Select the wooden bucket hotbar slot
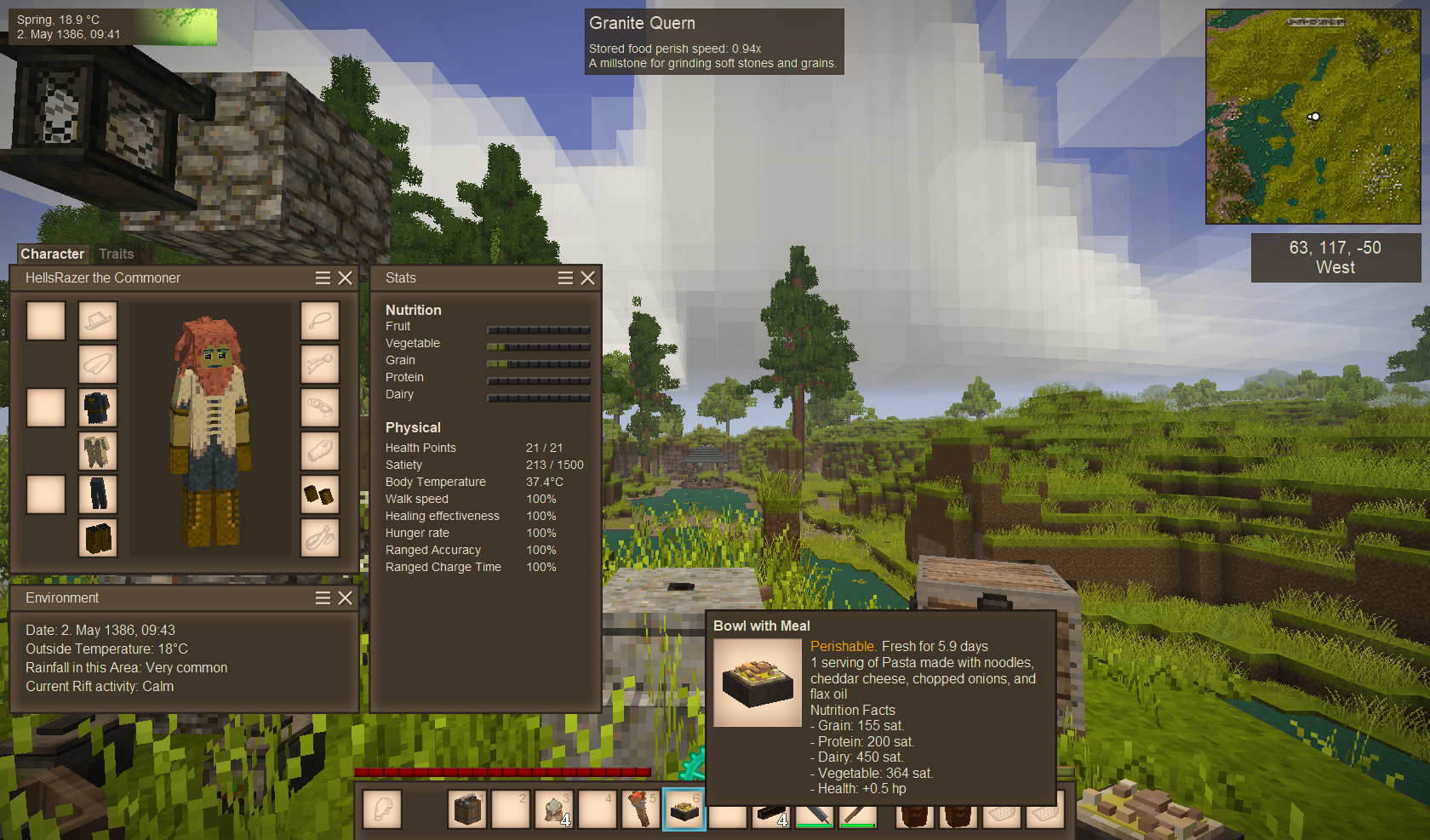The width and height of the screenshot is (1430, 840). coord(467,809)
